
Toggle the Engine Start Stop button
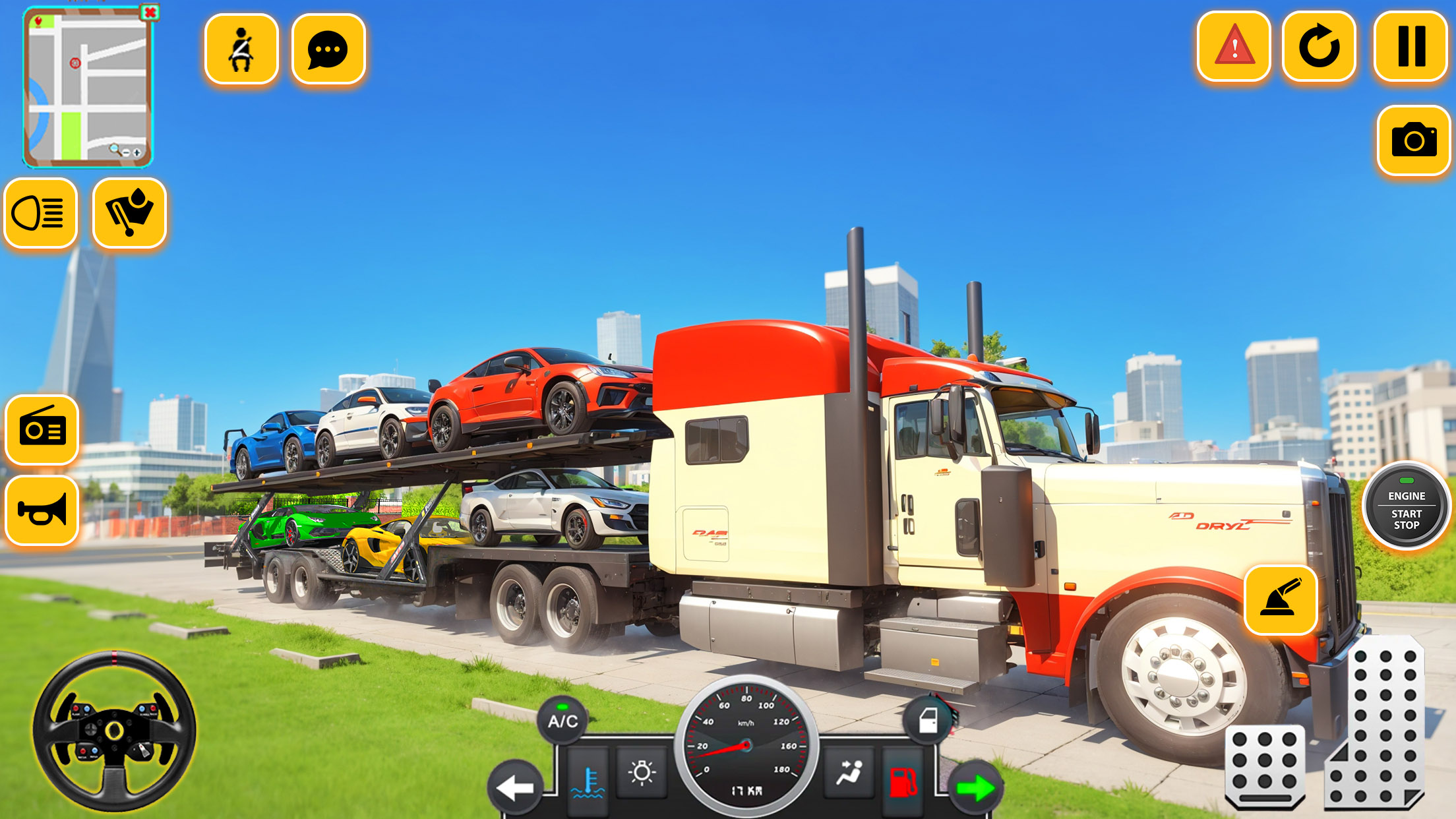(1406, 506)
